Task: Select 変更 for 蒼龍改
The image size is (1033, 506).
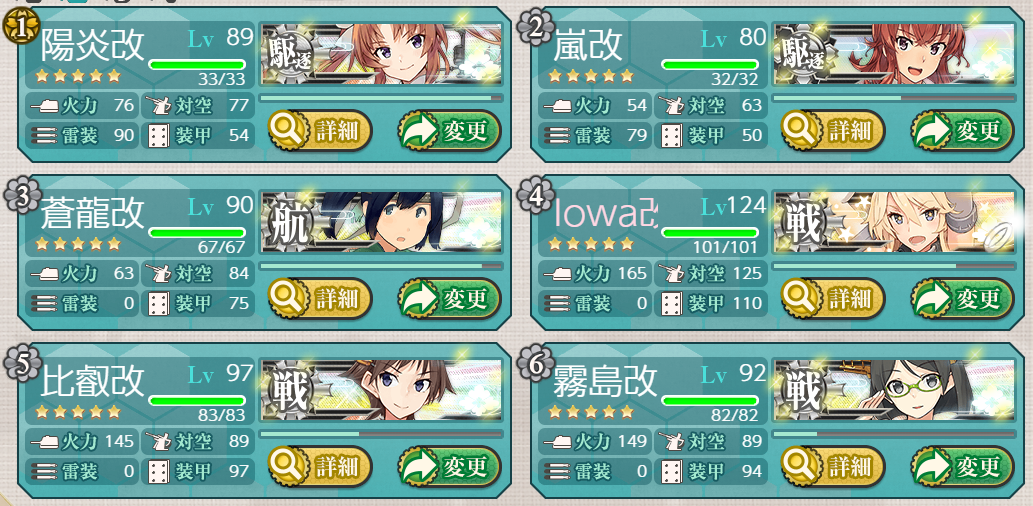Action: tap(449, 298)
